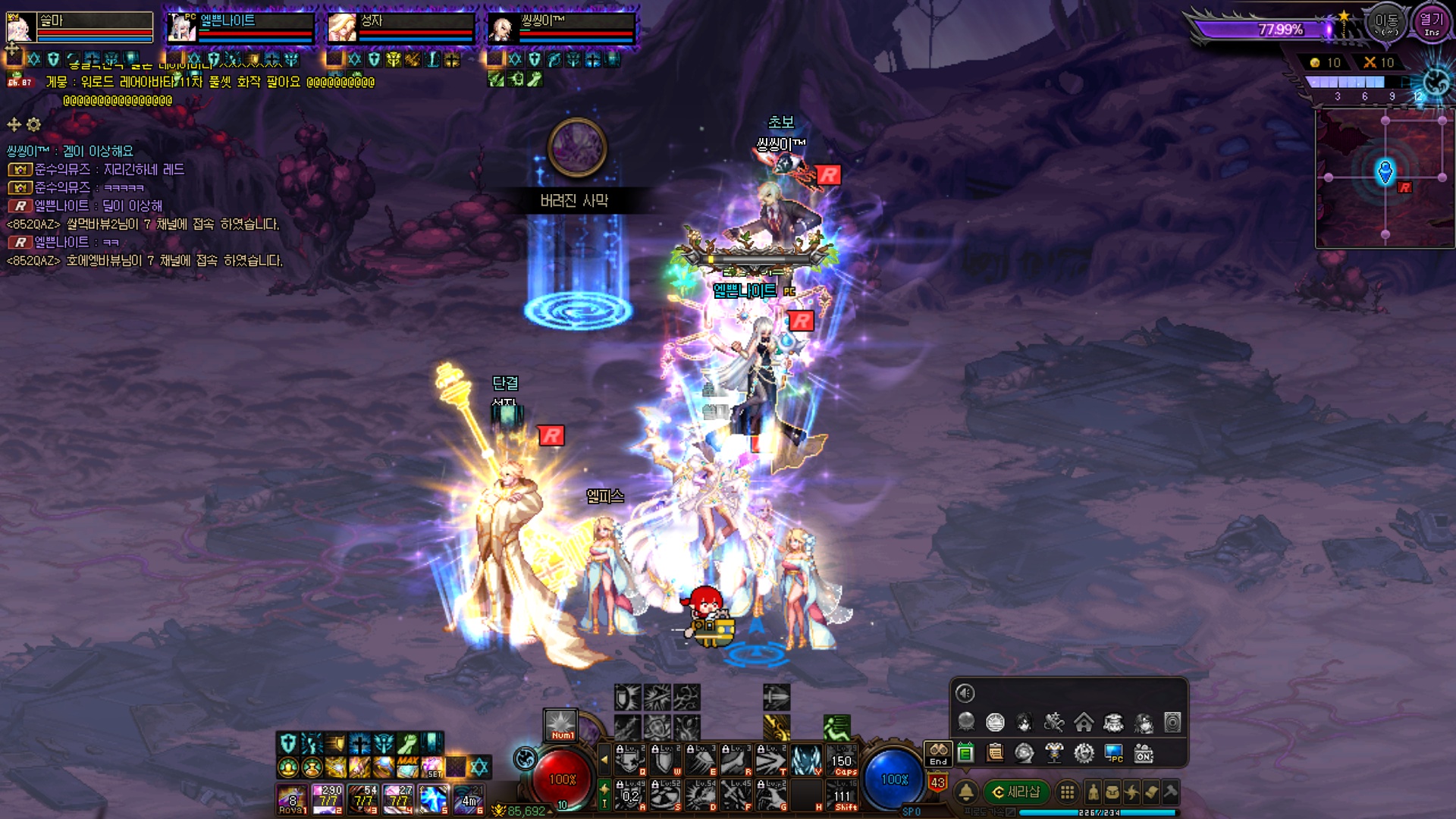This screenshot has height=819, width=1456.
Task: Click the 이동 move button
Action: [x=1386, y=24]
